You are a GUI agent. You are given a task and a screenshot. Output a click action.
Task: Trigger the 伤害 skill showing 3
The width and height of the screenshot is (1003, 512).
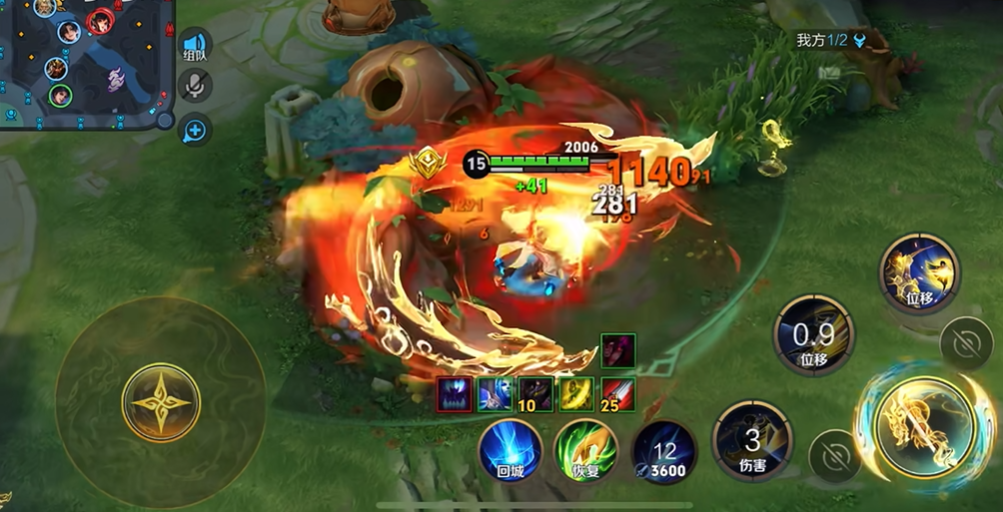[752, 440]
